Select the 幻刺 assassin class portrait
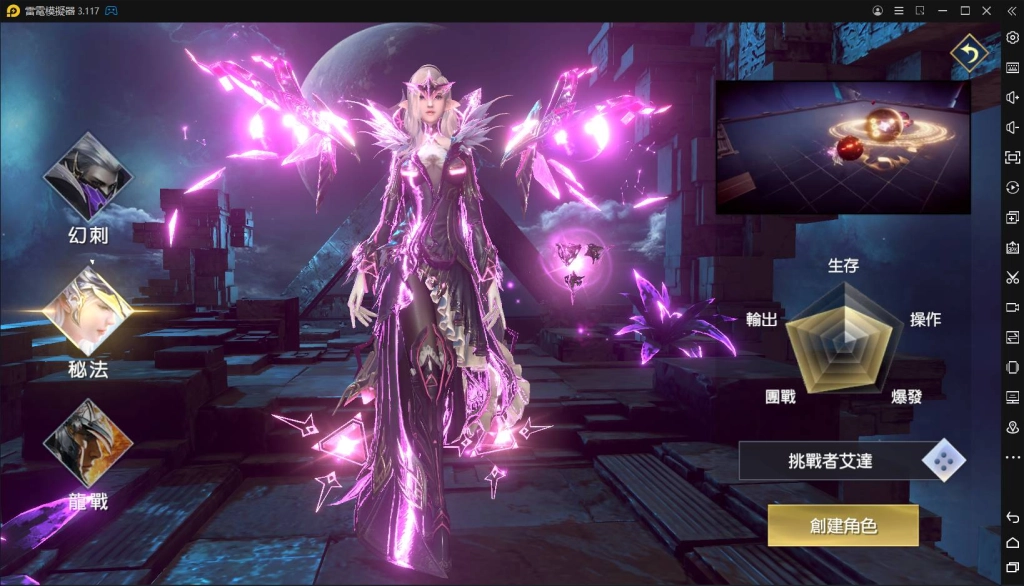 (x=87, y=179)
